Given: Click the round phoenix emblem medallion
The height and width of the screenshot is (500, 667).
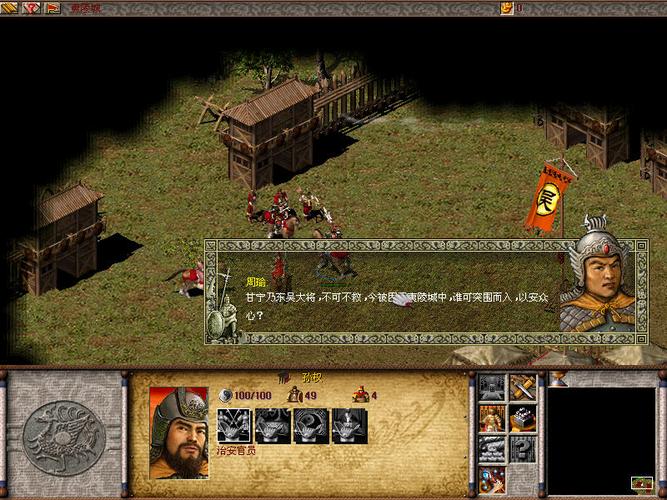Looking at the screenshot, I should 65,435.
